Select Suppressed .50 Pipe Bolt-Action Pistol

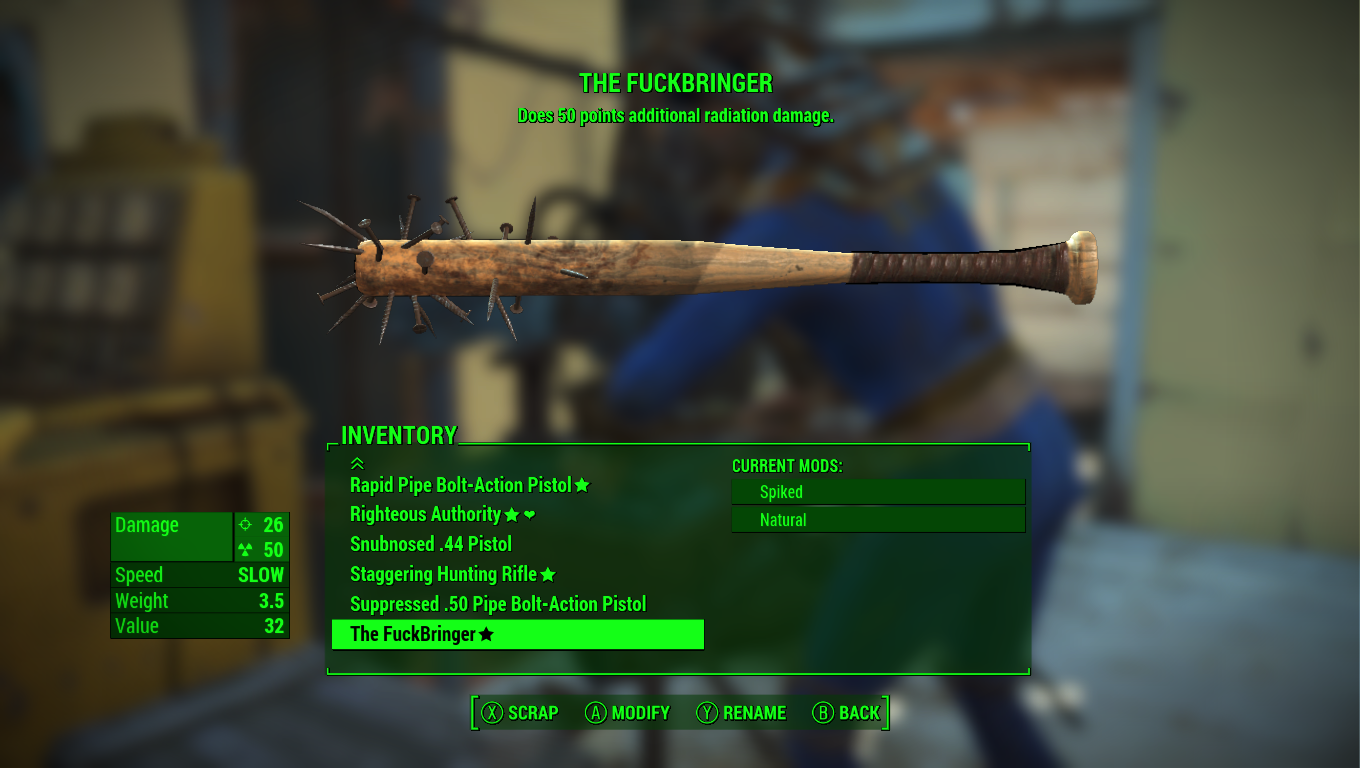498,604
